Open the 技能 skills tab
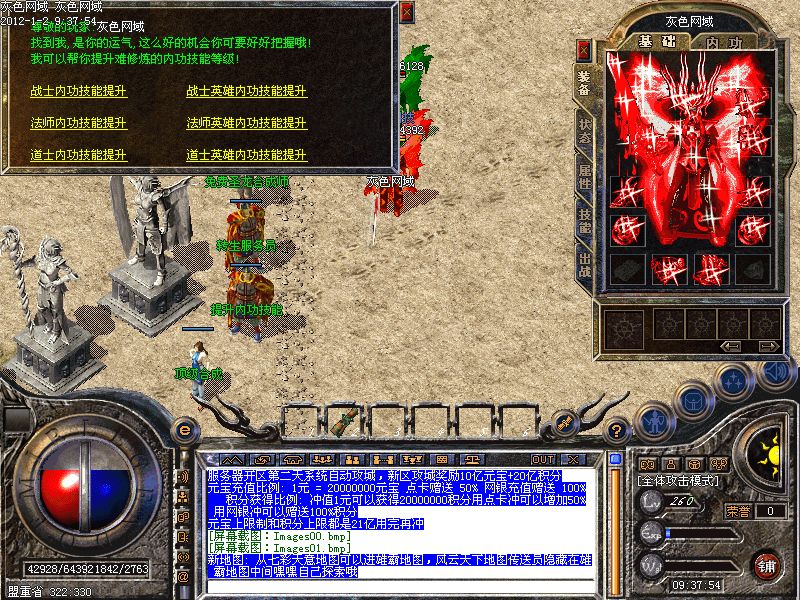The image size is (800, 600). (x=585, y=223)
